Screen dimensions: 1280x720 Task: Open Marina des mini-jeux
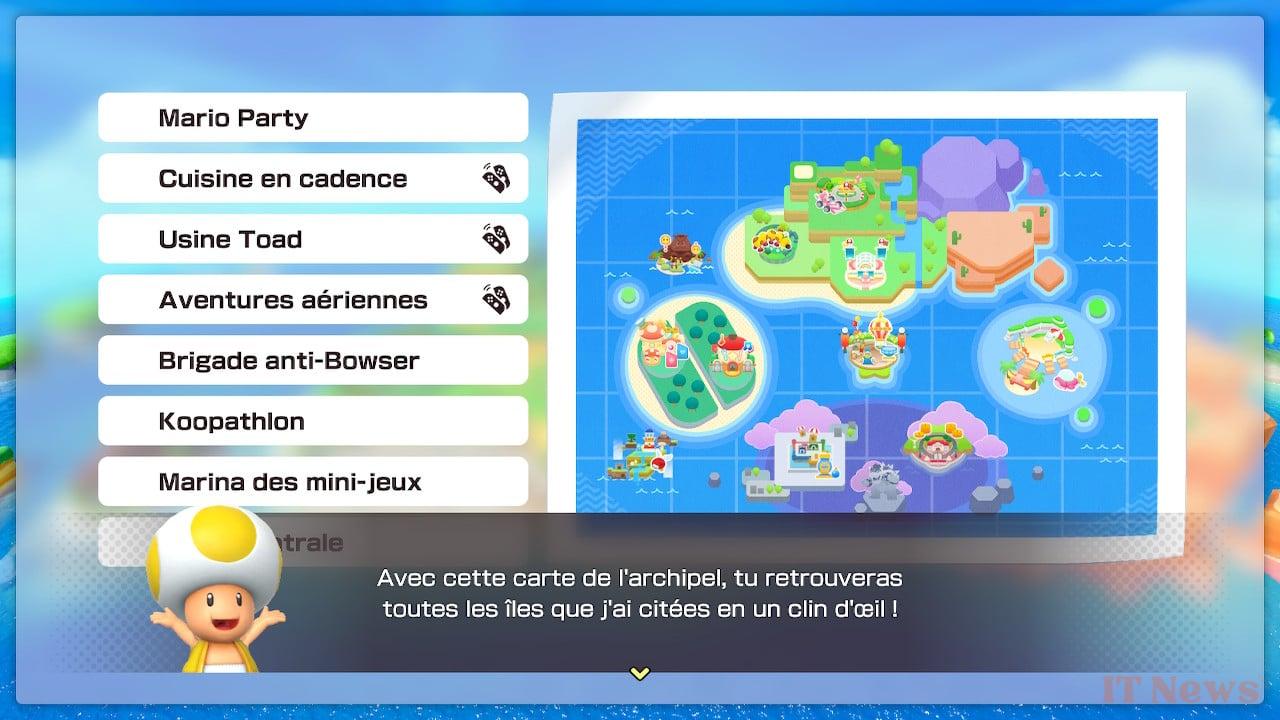(312, 482)
